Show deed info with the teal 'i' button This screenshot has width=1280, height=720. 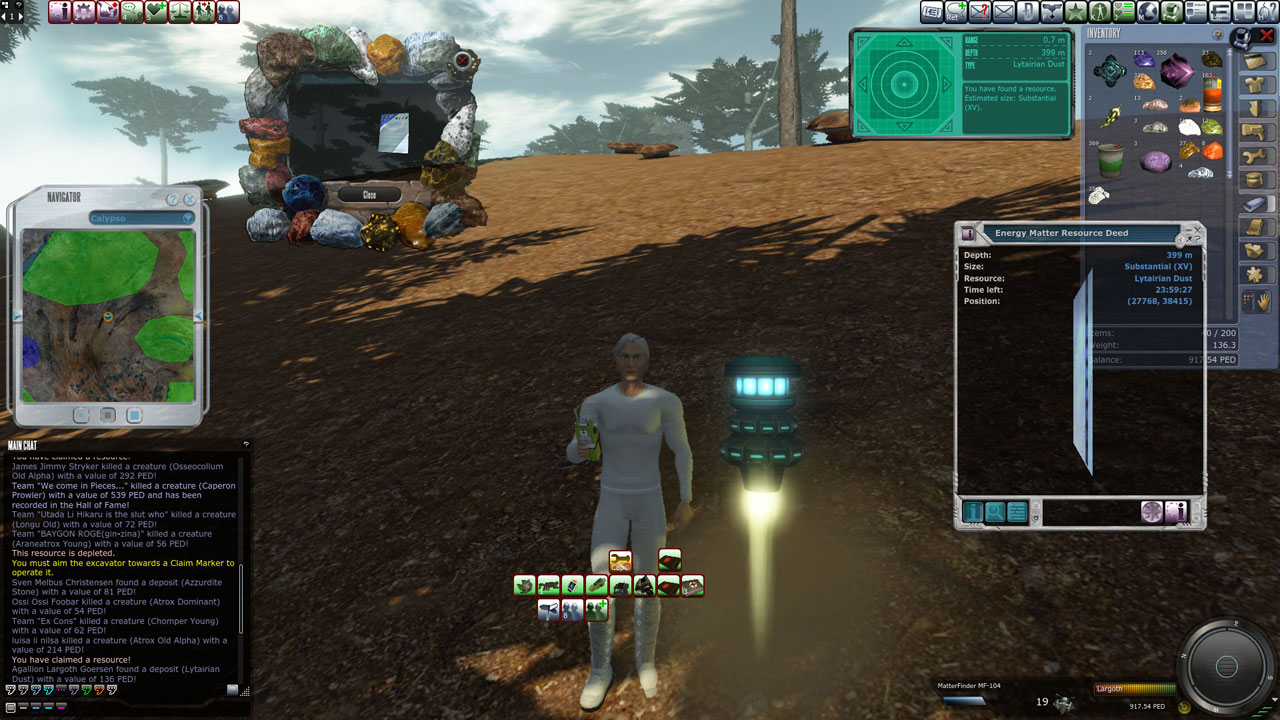click(973, 513)
